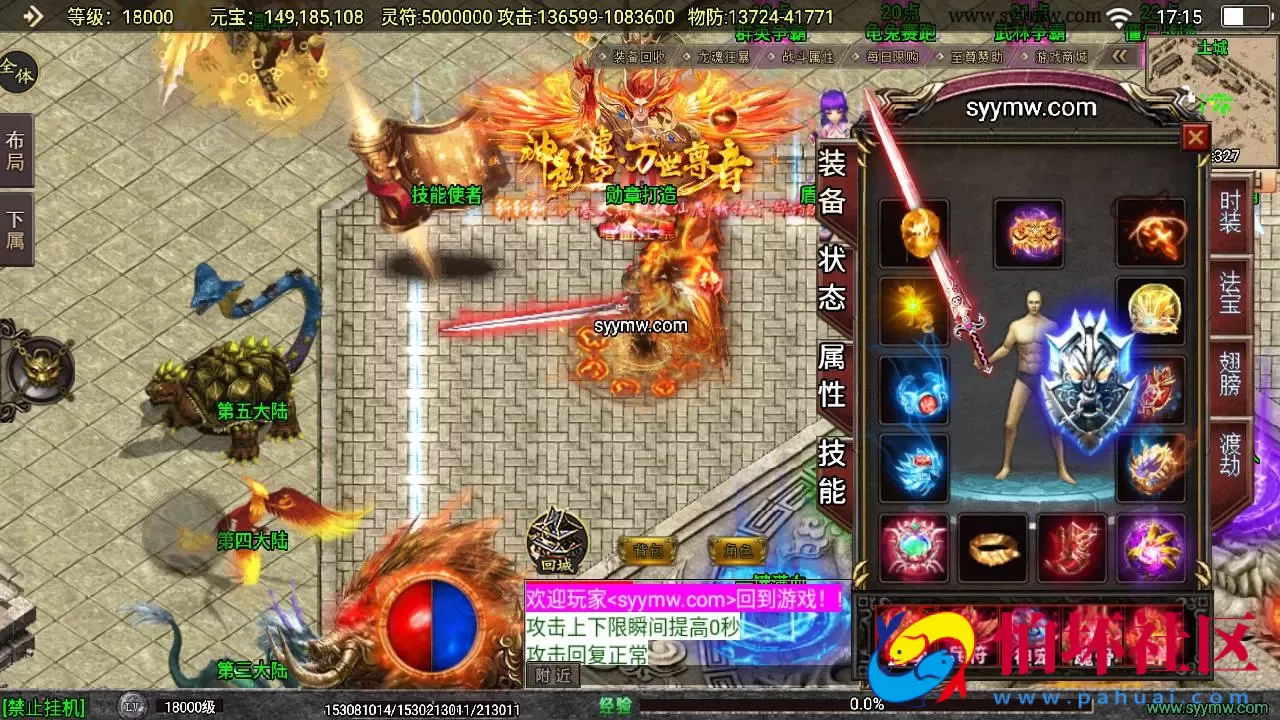Click the 全体 chat channel icon at top-left
This screenshot has width=1280, height=720.
coord(14,70)
